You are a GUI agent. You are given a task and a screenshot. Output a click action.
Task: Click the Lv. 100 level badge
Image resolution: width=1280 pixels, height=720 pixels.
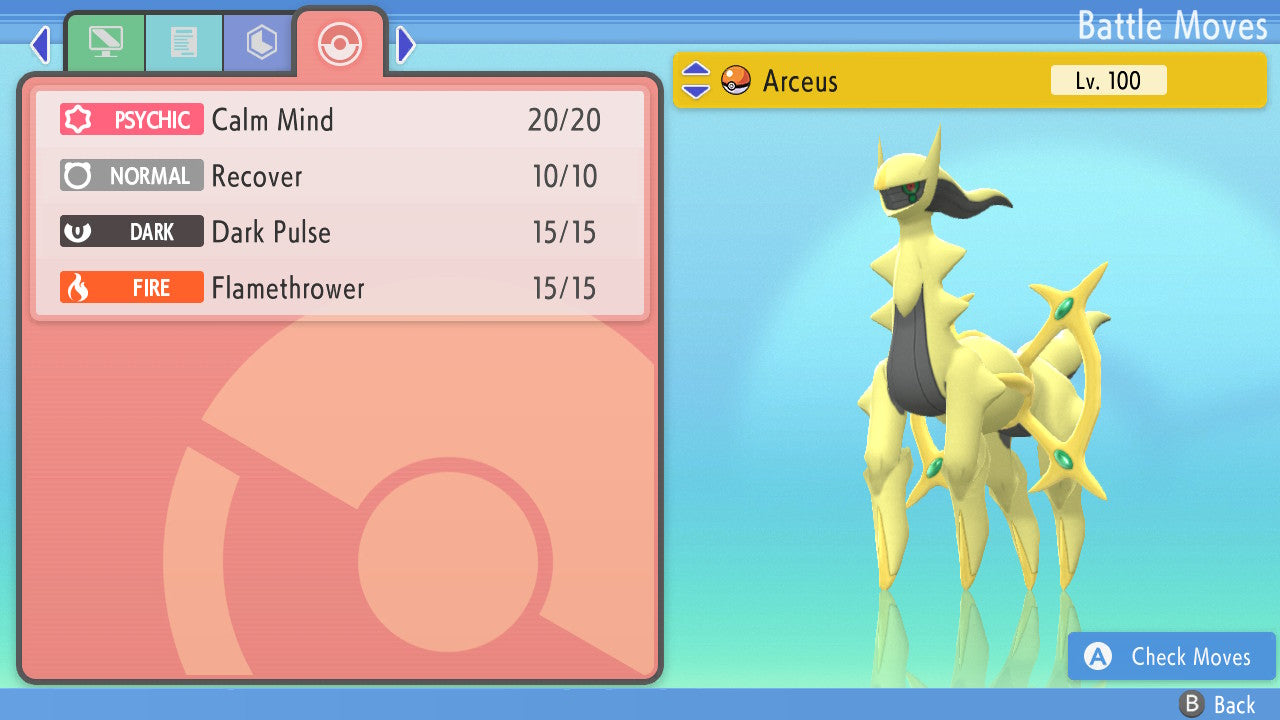[x=1108, y=80]
